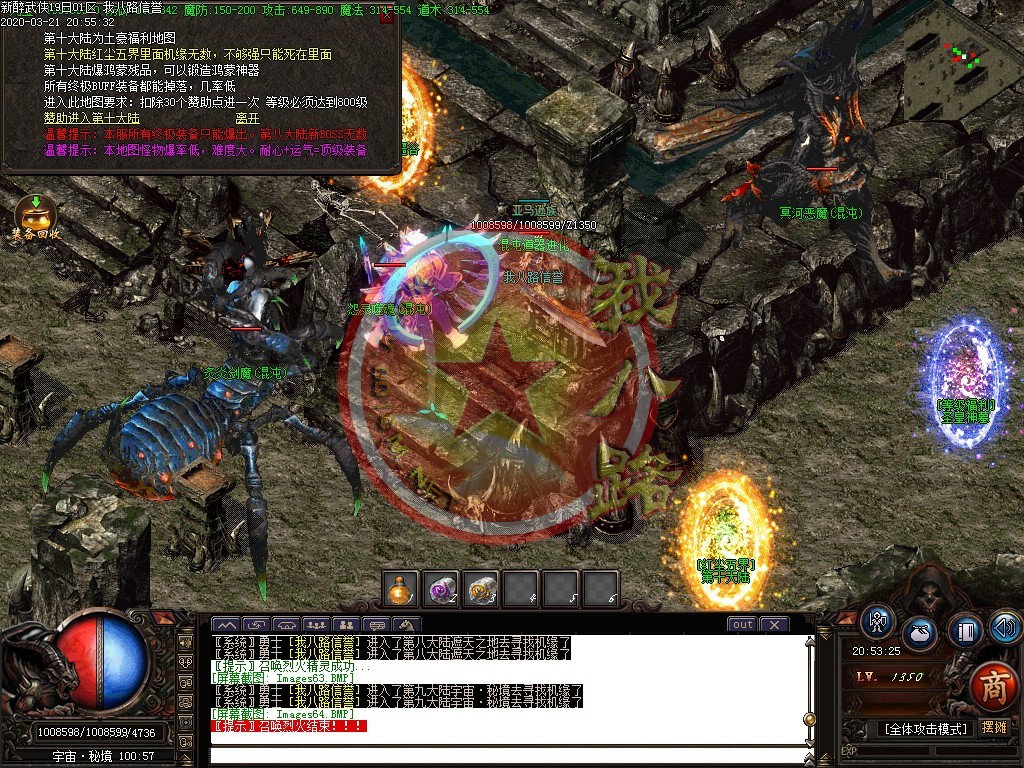This screenshot has height=768, width=1024.
Task: Switch the 全体攻击模式 attack mode
Action: click(925, 729)
